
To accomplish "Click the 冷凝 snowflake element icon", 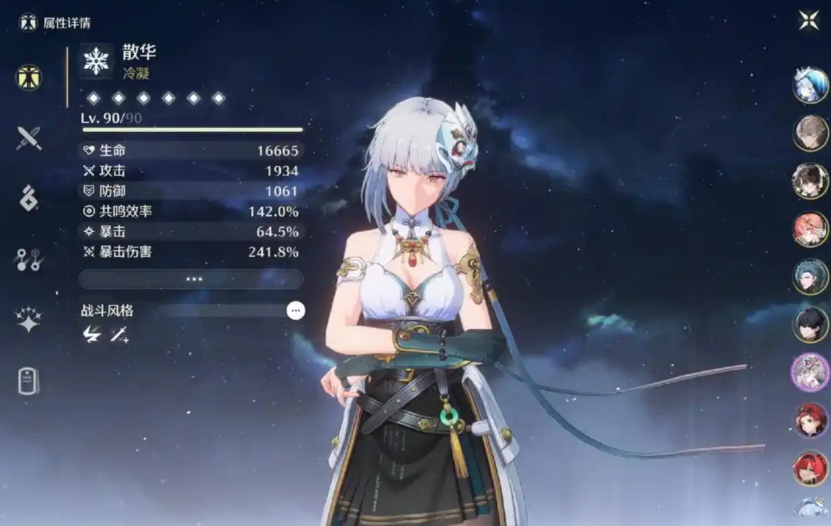I will pos(96,62).
